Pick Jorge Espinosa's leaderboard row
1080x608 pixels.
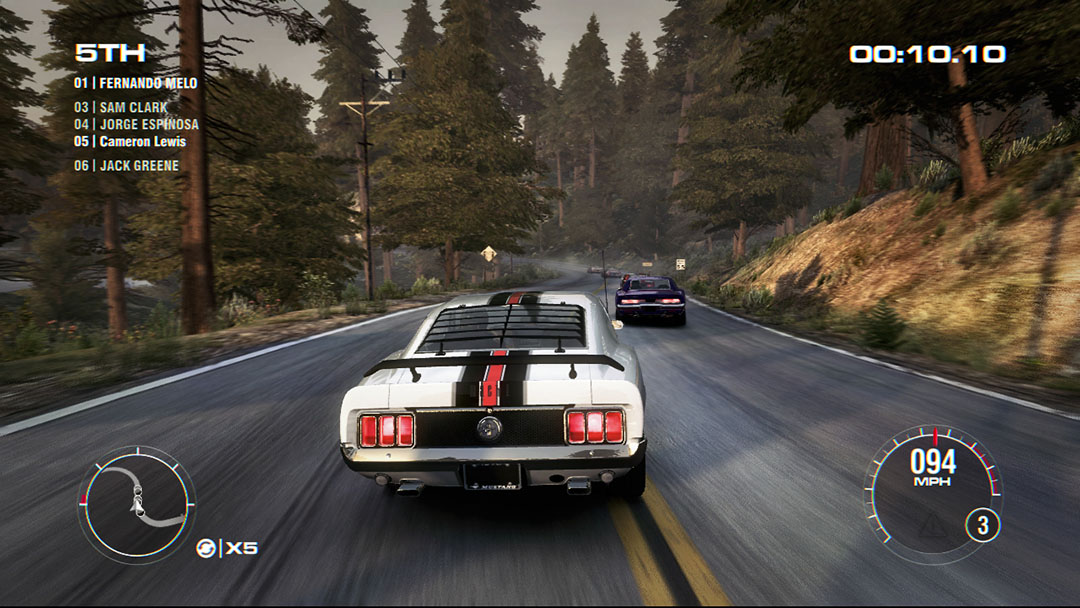pyautogui.click(x=136, y=124)
